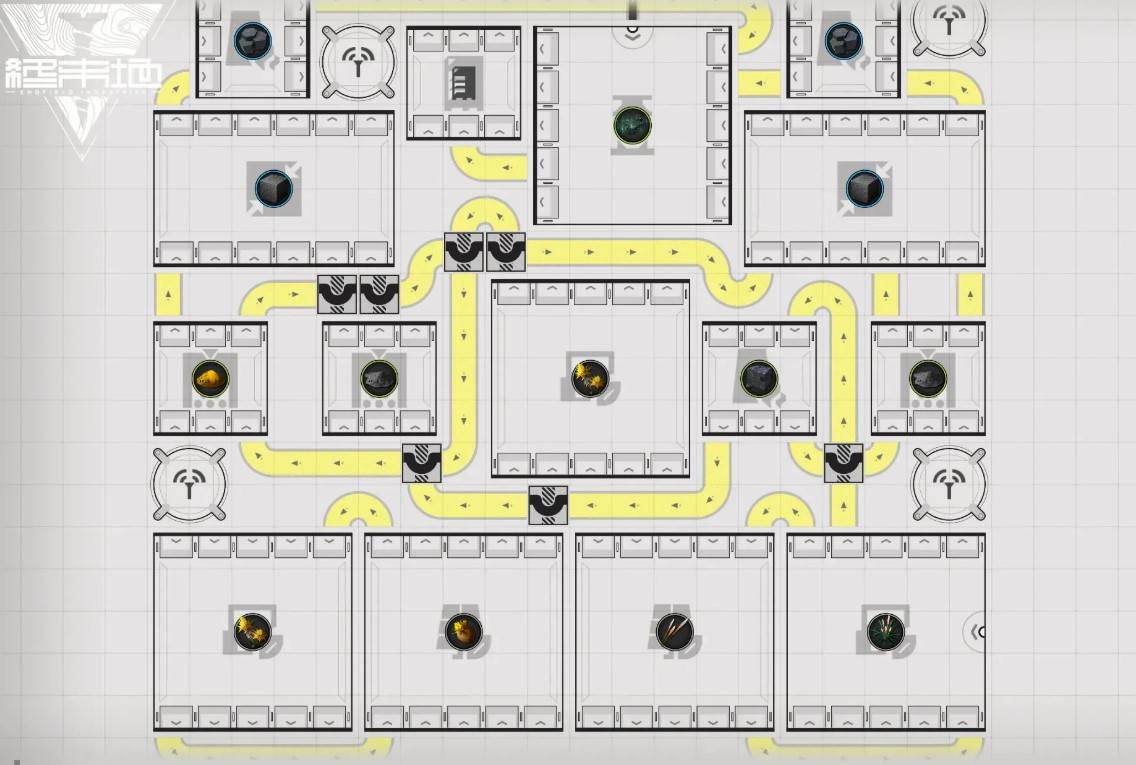Select the dark green item icon in the top-center machine
Image resolution: width=1136 pixels, height=765 pixels.
[632, 125]
